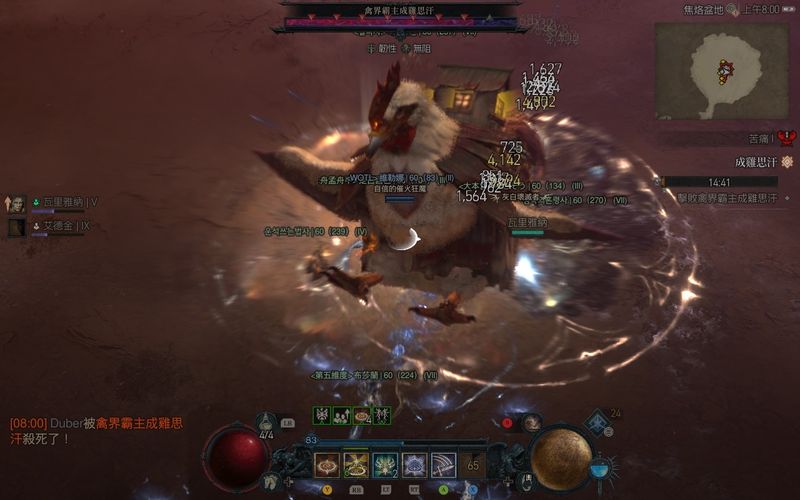
Task: Click the diamond emblem icon showing 24
Action: click(596, 423)
